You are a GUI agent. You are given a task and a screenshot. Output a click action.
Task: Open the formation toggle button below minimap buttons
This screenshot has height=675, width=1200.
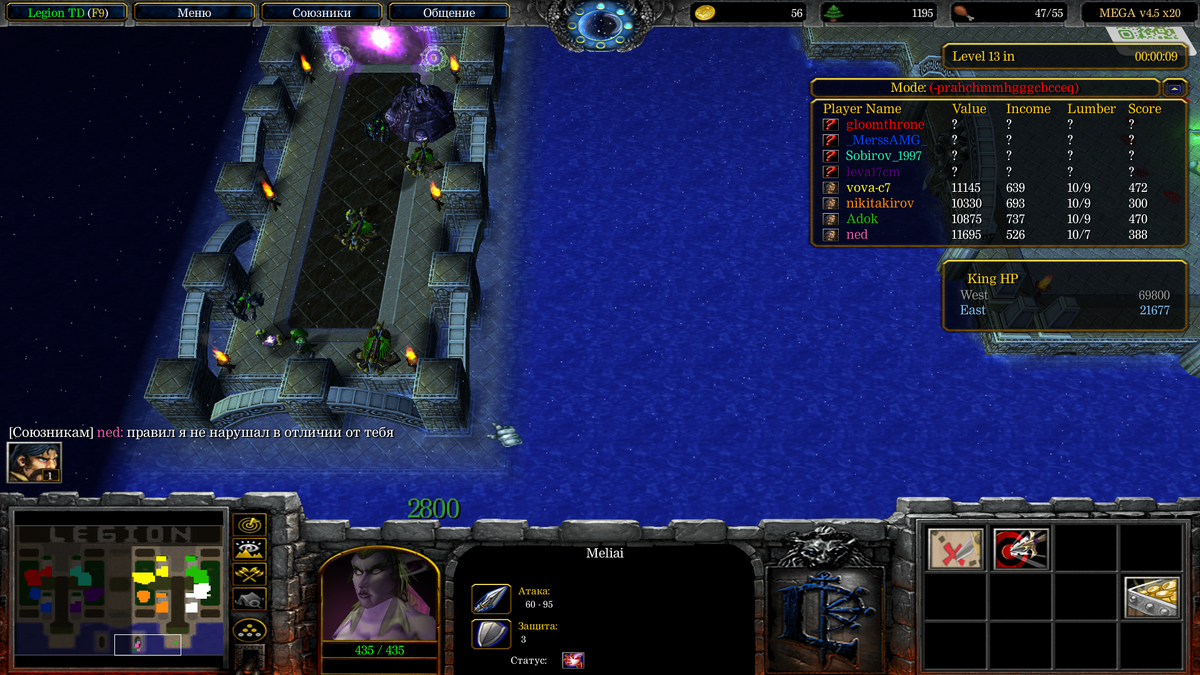coord(249,630)
